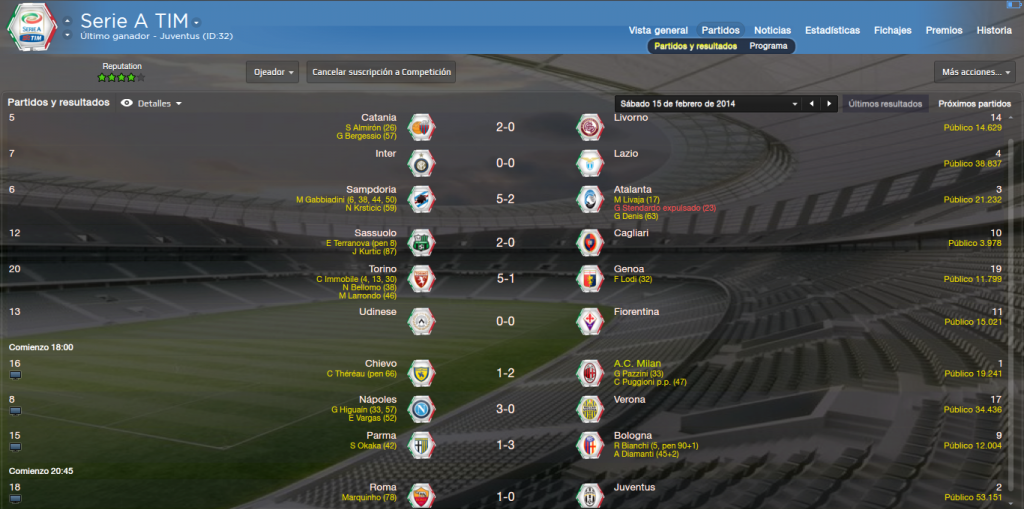Screen dimensions: 1024x509
Task: Switch to the Programa subtab
Action: click(x=768, y=46)
